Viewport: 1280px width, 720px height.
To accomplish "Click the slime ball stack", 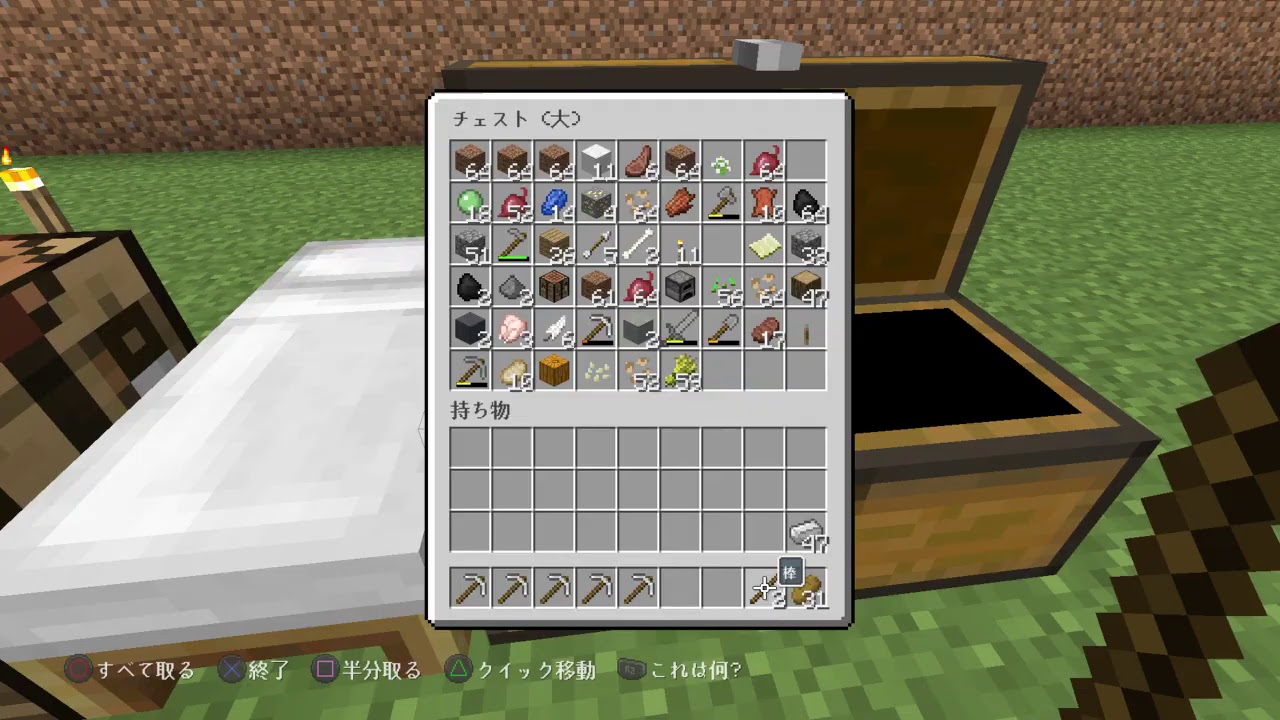I will 470,202.
